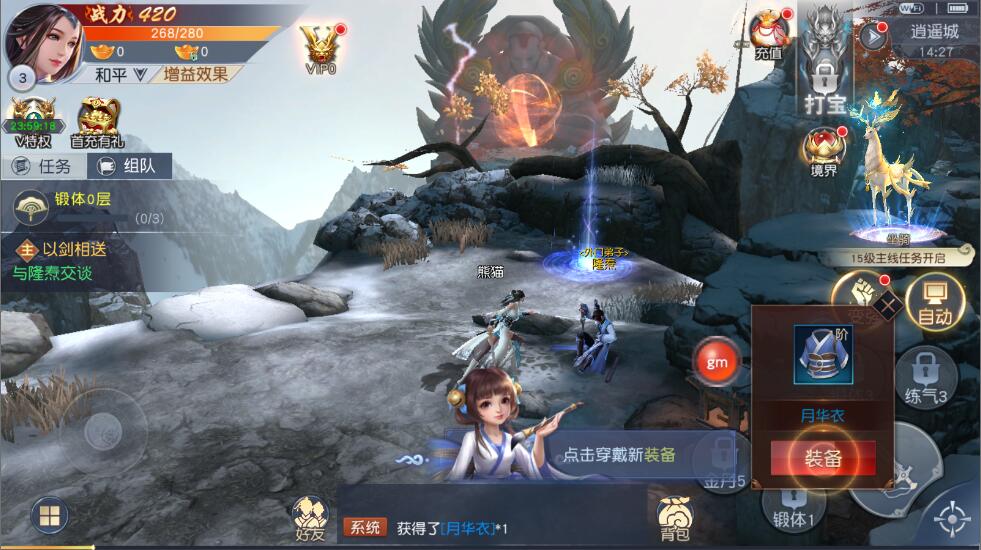This screenshot has height=550, width=981.
Task: Open the four-square main menu button
Action: [48, 517]
